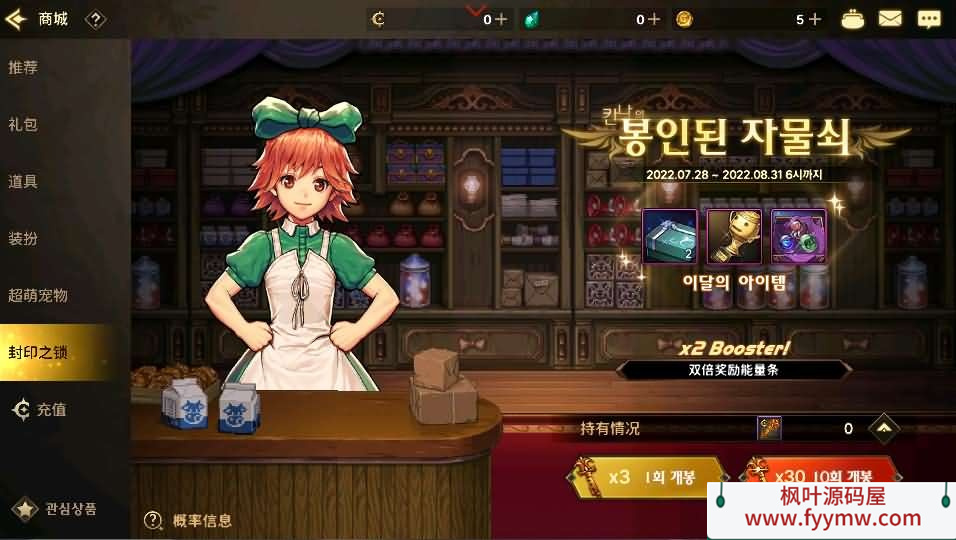Open the shop help question mark

pyautogui.click(x=95, y=19)
